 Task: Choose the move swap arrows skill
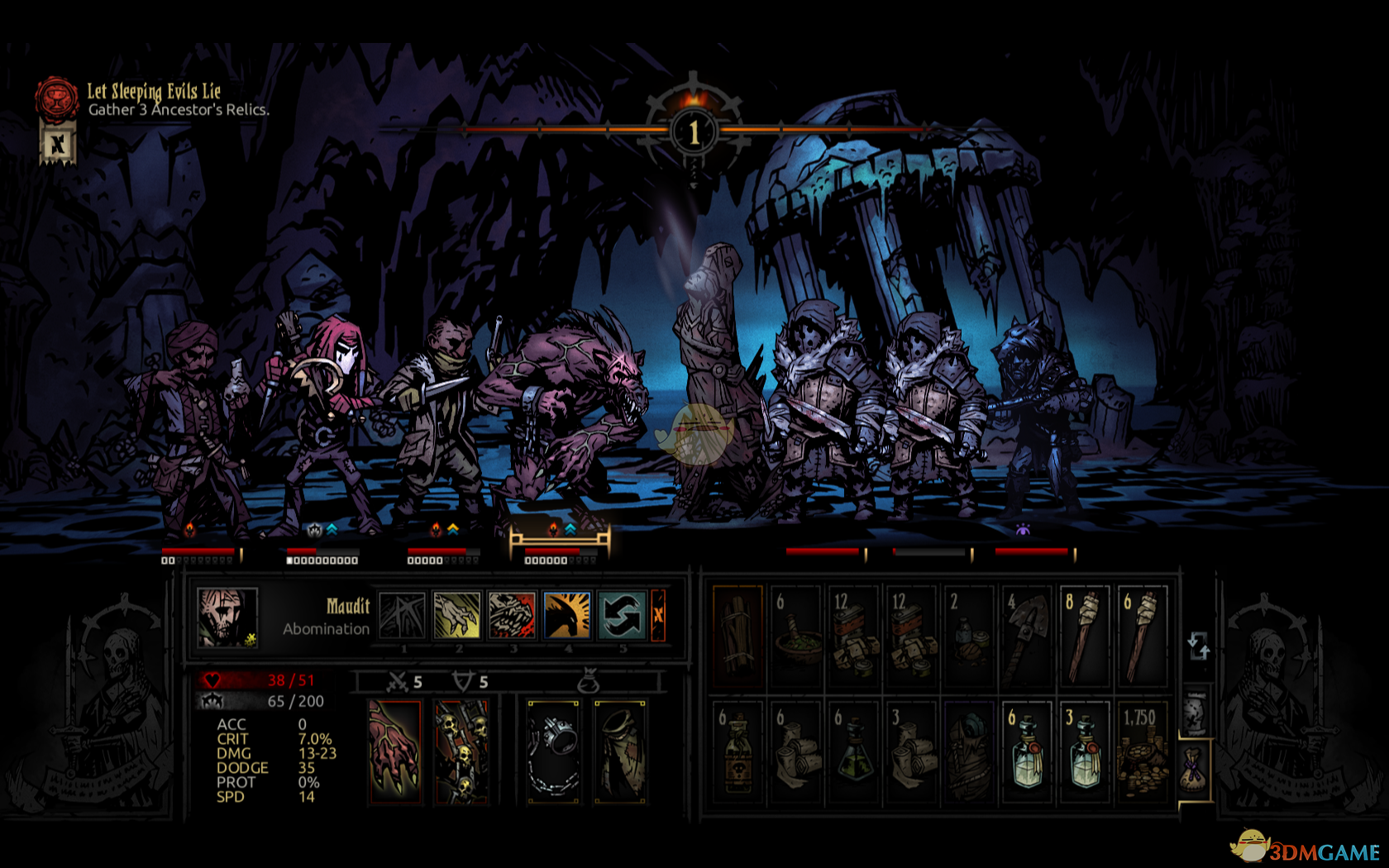[622, 615]
